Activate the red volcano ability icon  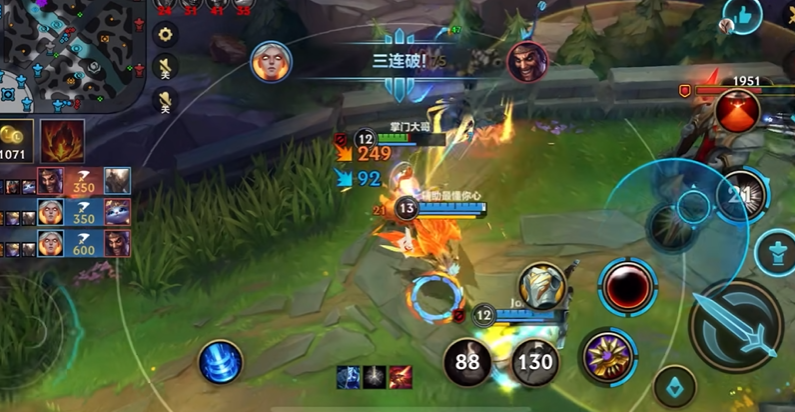pos(737,111)
